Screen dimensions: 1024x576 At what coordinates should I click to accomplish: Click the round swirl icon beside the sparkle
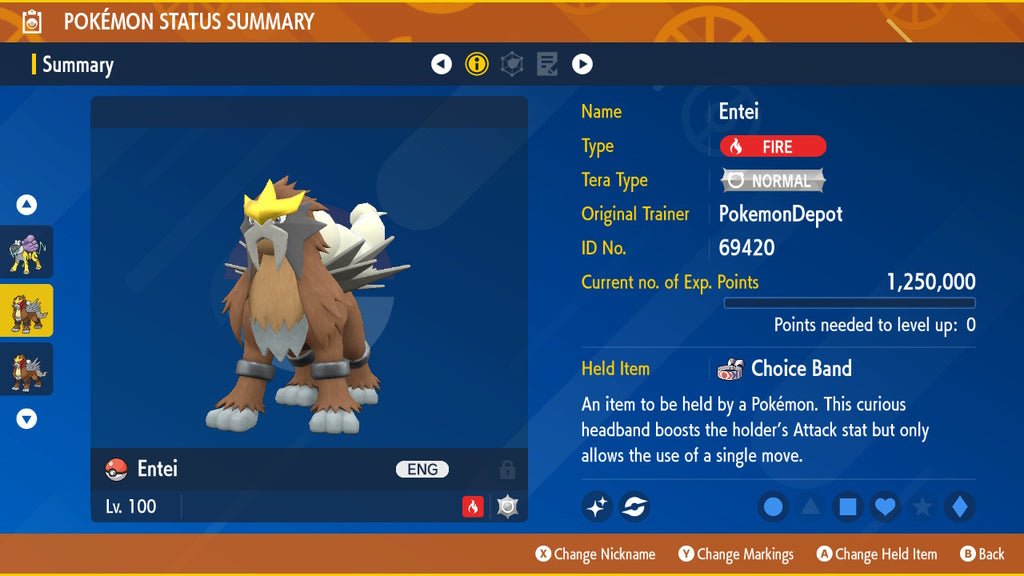[635, 507]
